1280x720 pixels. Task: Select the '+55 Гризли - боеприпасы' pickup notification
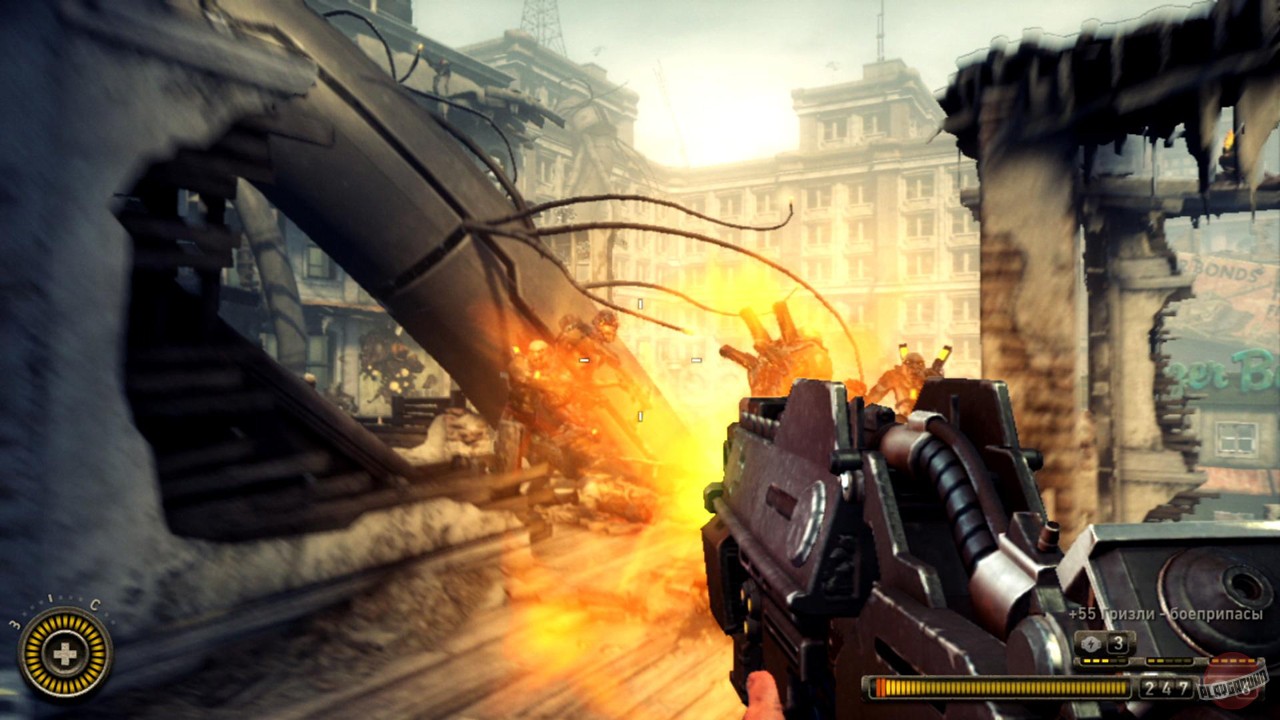click(x=1167, y=613)
